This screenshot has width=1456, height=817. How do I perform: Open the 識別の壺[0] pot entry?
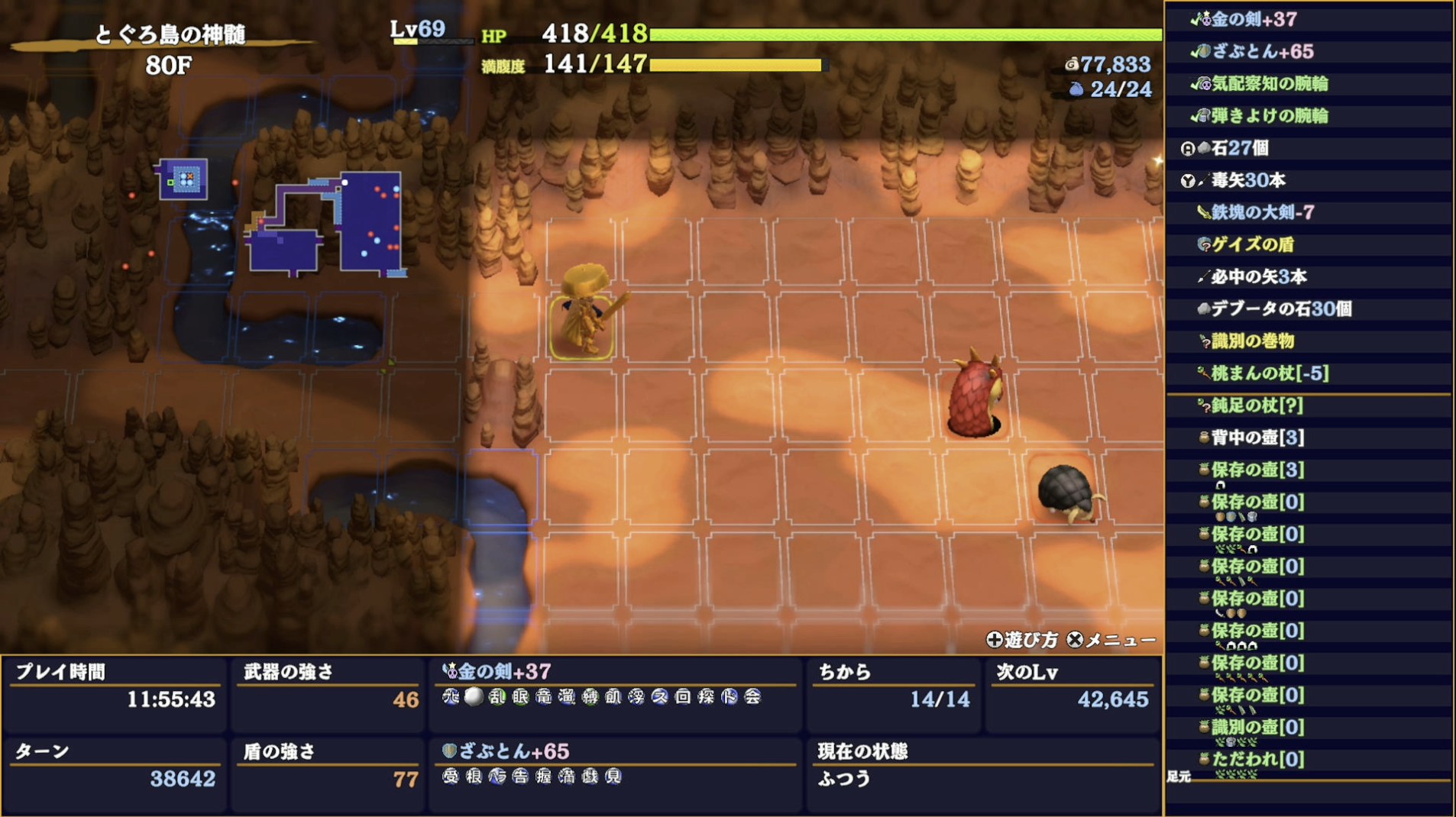[x=1257, y=727]
